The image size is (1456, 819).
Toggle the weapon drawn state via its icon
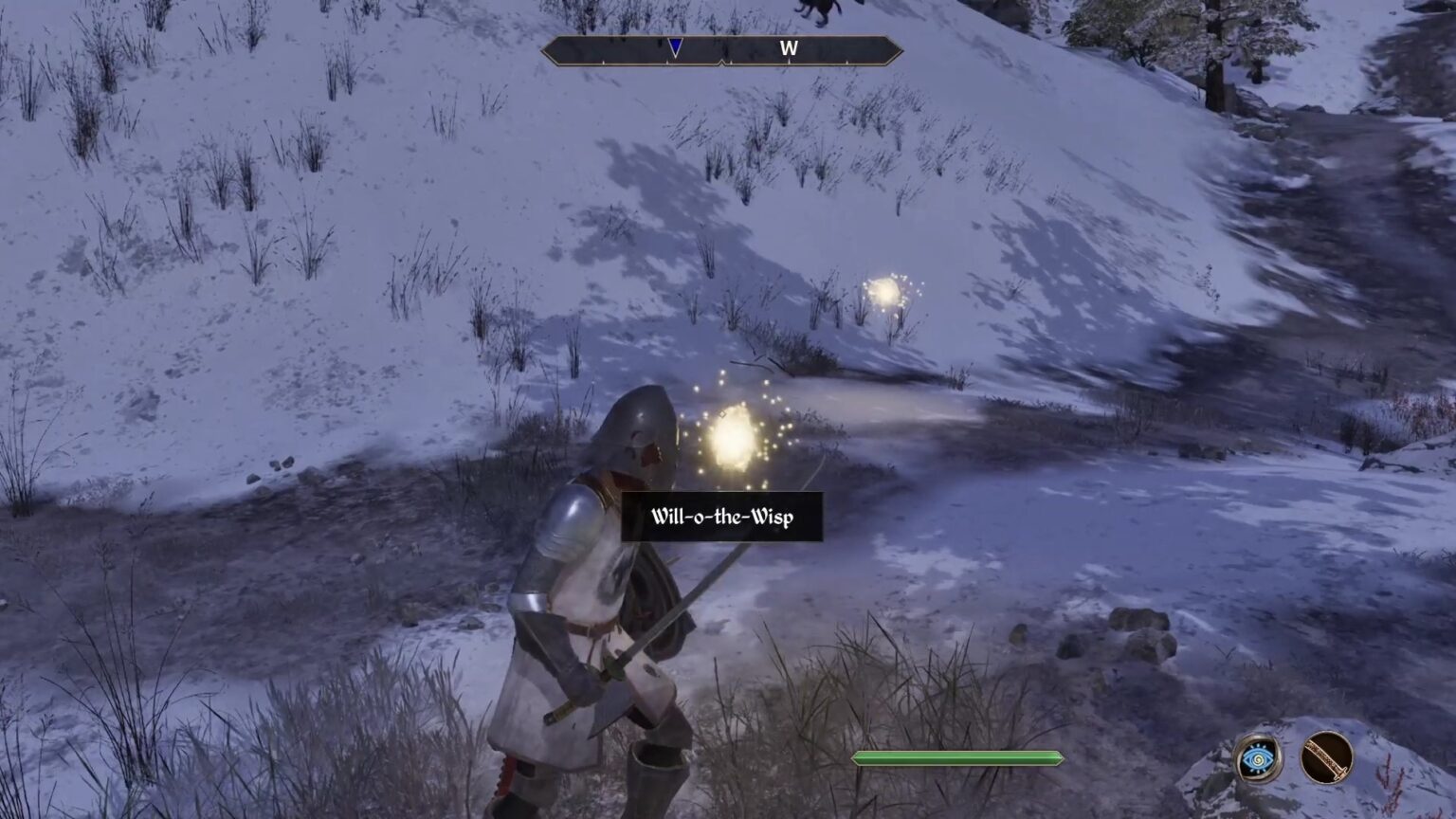point(1325,758)
